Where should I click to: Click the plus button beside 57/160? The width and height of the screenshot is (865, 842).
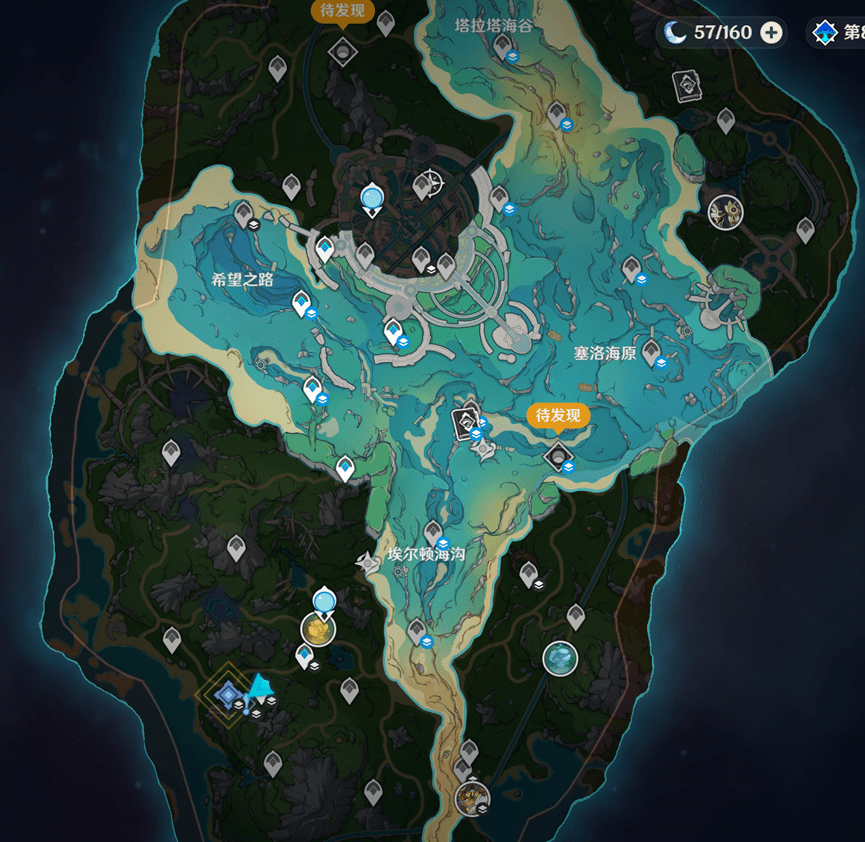[771, 33]
